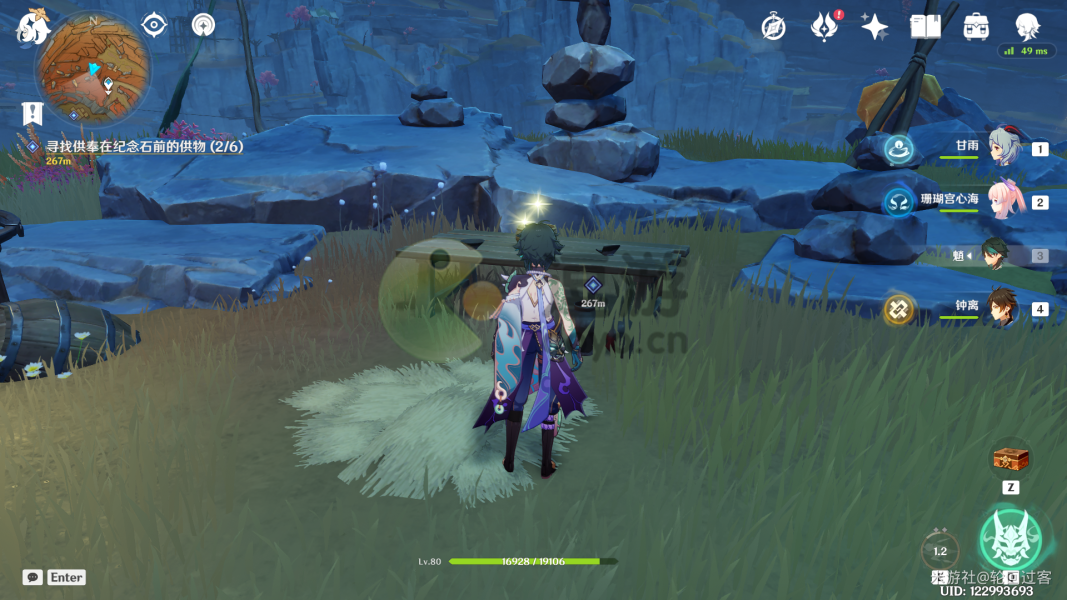Open the compass icon in the top bar

pyautogui.click(x=773, y=27)
